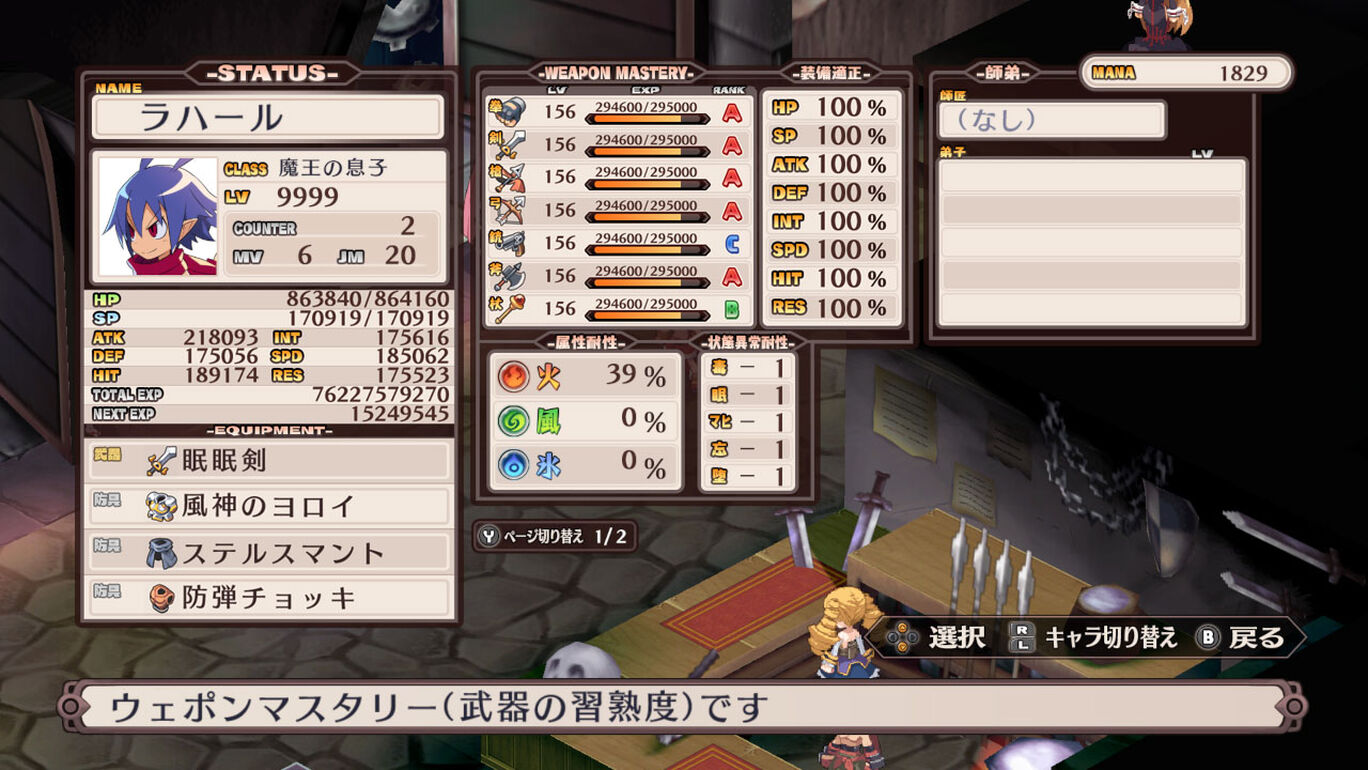Pick the 防弾チョッキ equipment slot

point(267,598)
